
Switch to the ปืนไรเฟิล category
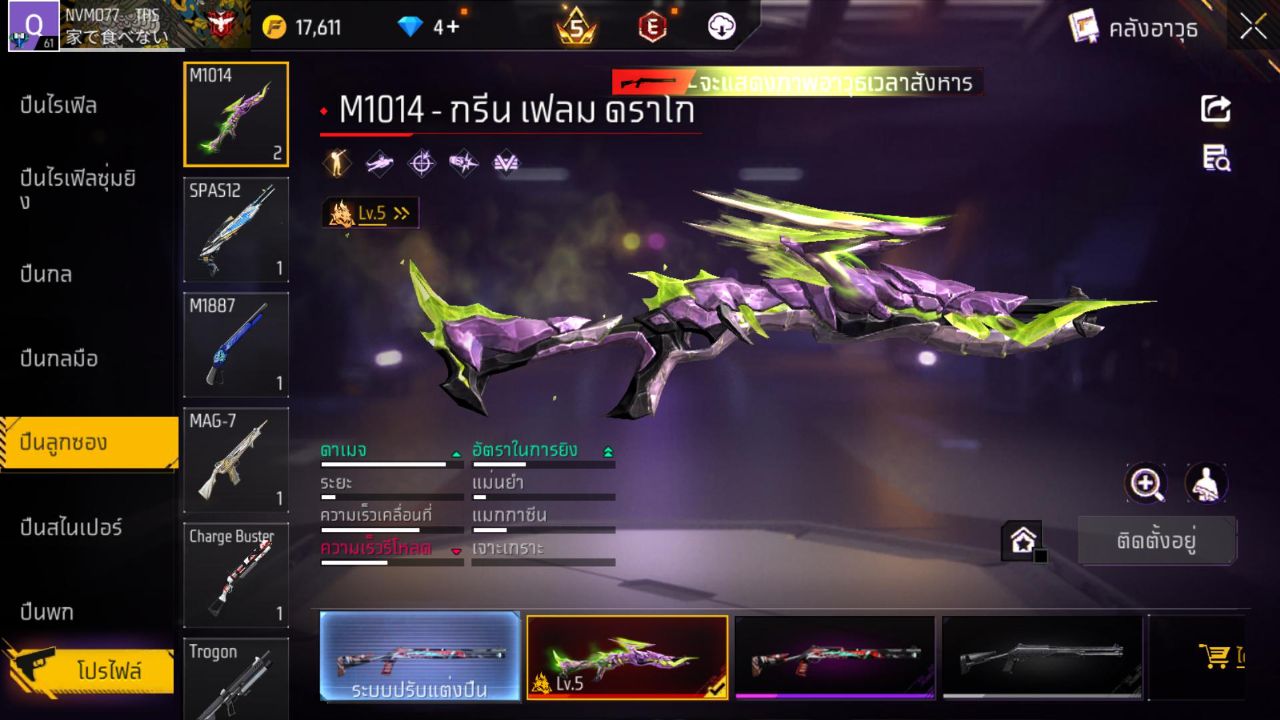(x=60, y=105)
